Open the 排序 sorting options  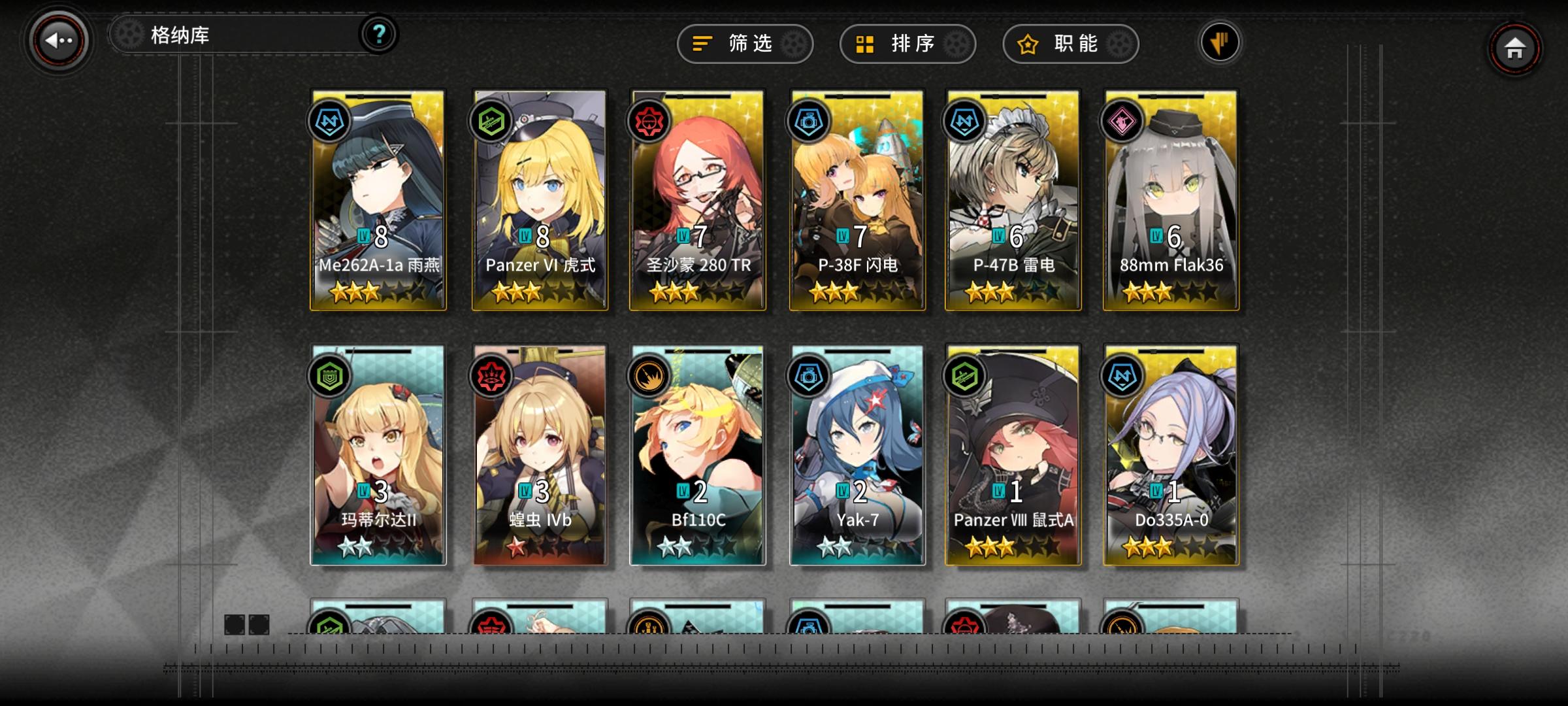pos(907,44)
